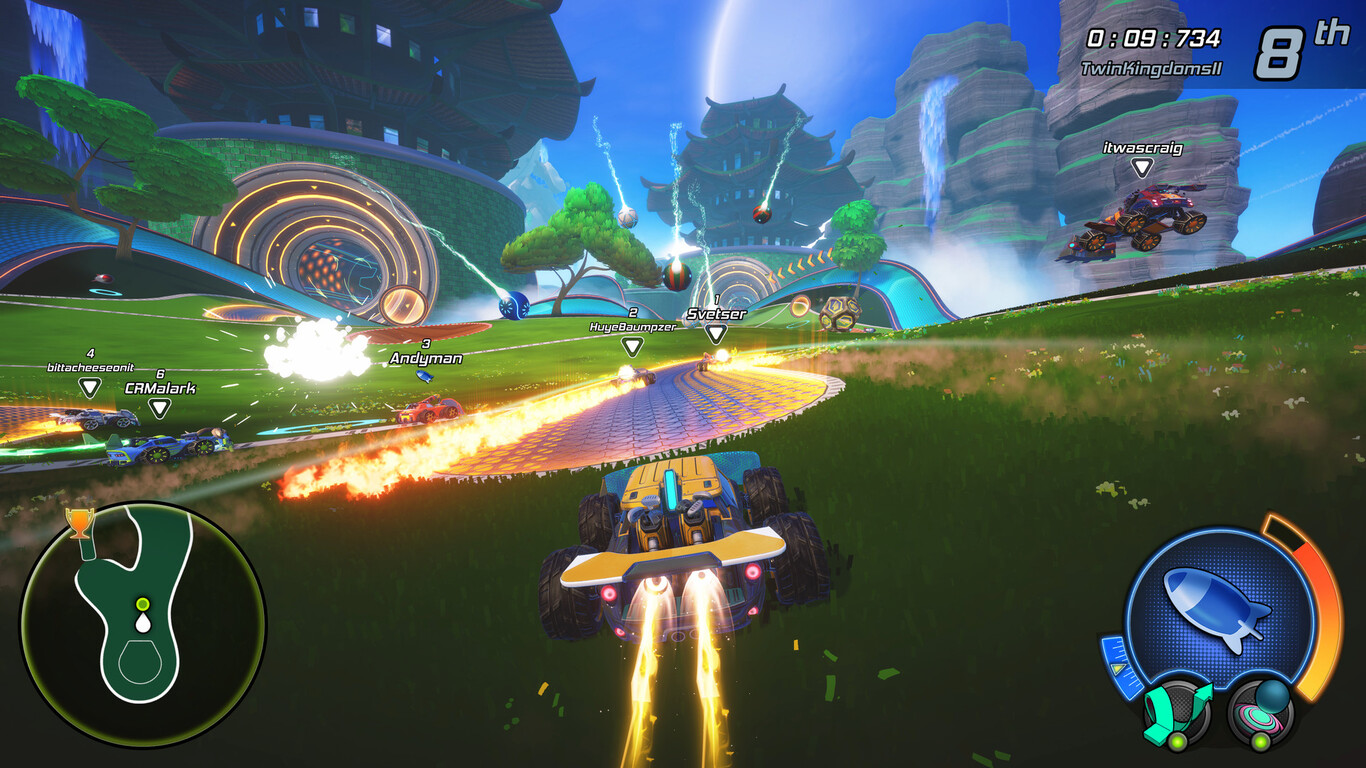The width and height of the screenshot is (1366, 768).
Task: Click the flag droplet marker on the minimap
Action: click(142, 623)
